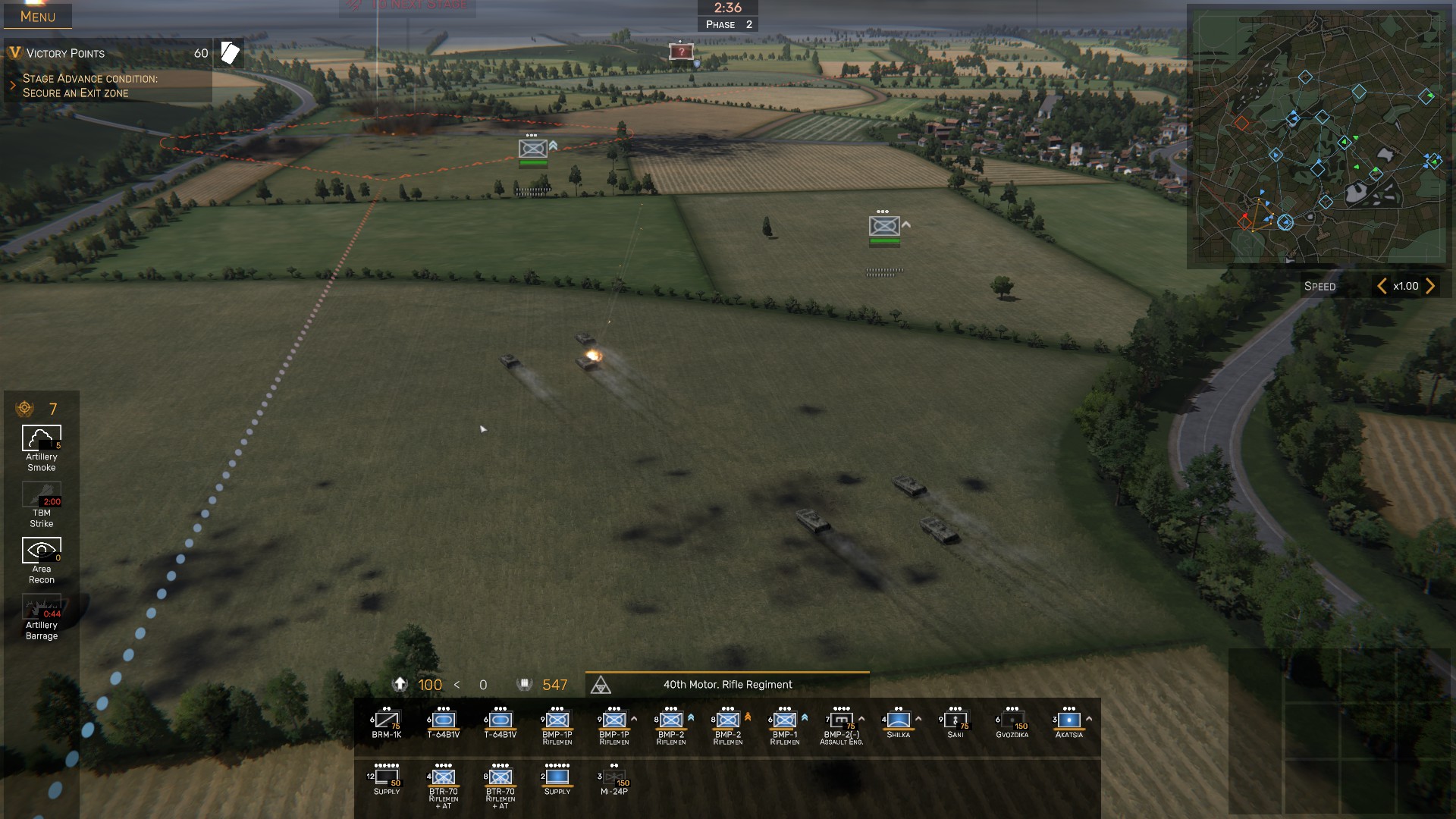Viewport: 1456px width, 819px height.
Task: Click the tactical minimap
Action: [x=1319, y=136]
